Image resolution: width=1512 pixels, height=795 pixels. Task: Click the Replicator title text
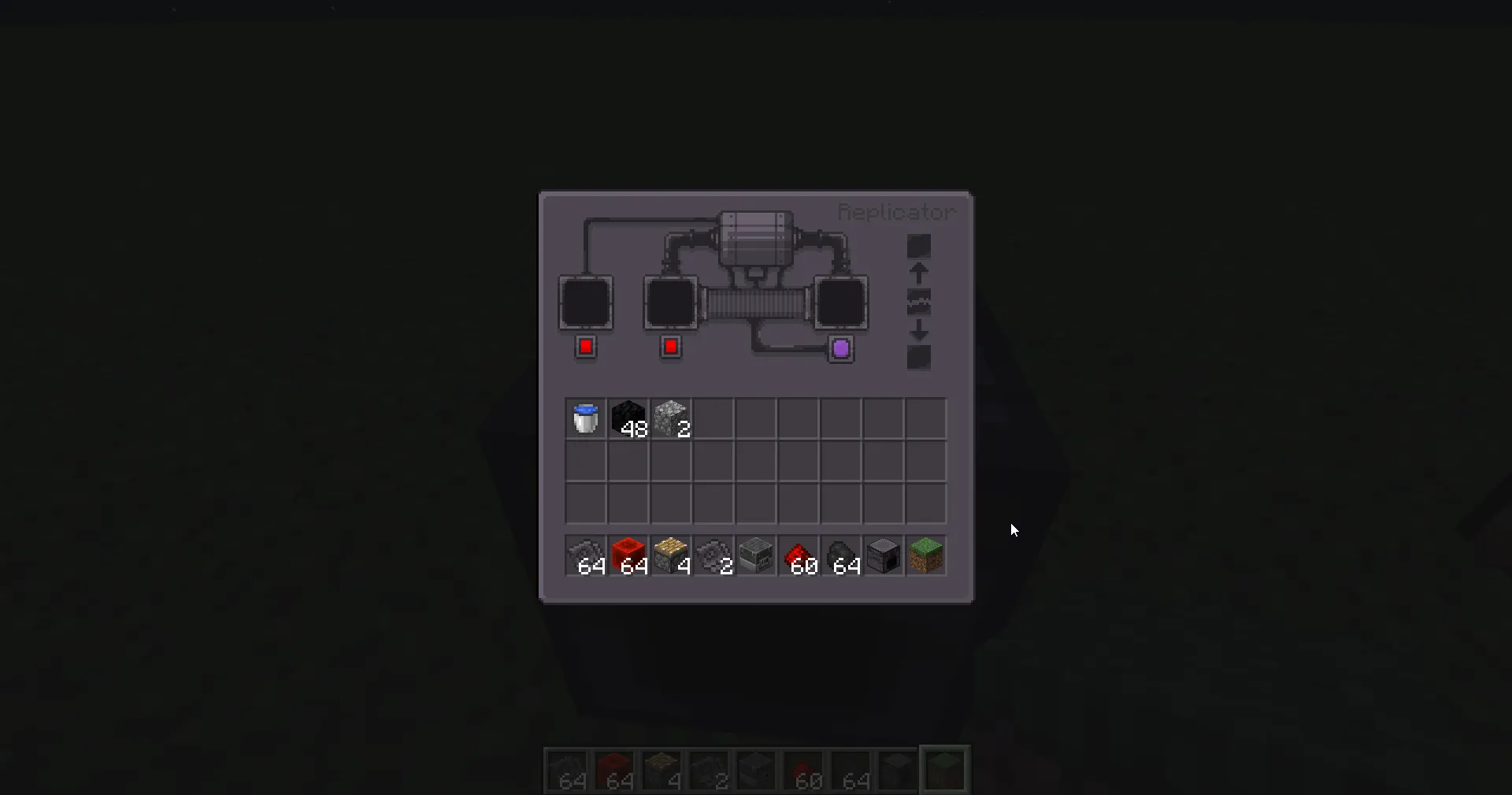click(895, 211)
